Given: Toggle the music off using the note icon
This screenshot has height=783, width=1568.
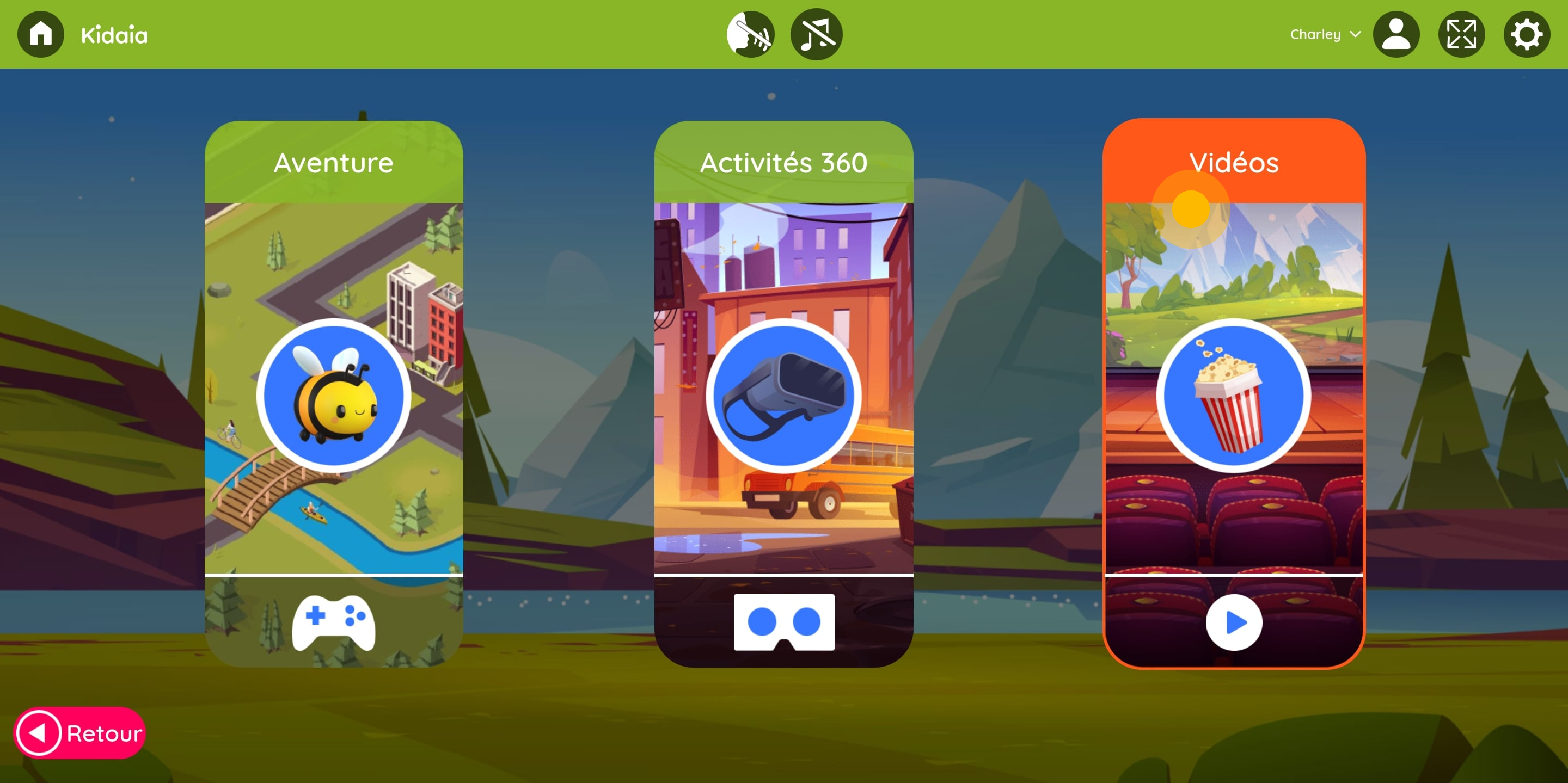Looking at the screenshot, I should coord(817,34).
